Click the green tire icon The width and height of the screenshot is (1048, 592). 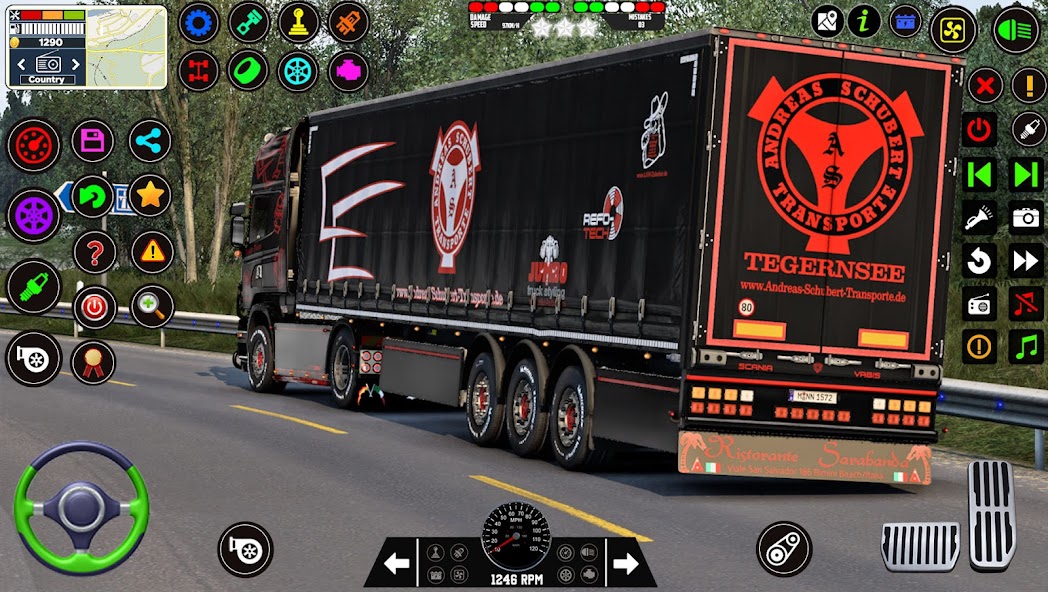click(x=248, y=71)
